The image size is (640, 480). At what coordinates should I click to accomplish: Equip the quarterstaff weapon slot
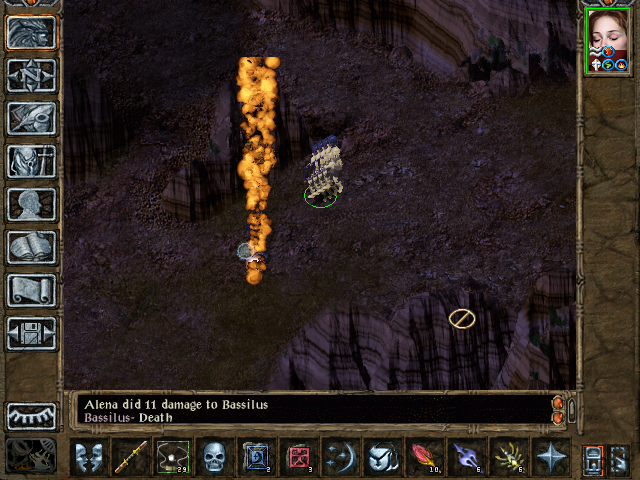click(x=131, y=457)
